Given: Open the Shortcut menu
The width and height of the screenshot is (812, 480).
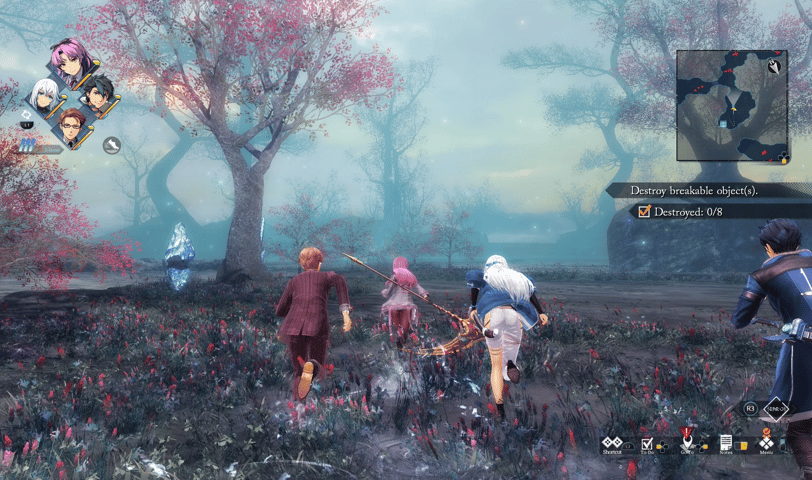Looking at the screenshot, I should (612, 443).
